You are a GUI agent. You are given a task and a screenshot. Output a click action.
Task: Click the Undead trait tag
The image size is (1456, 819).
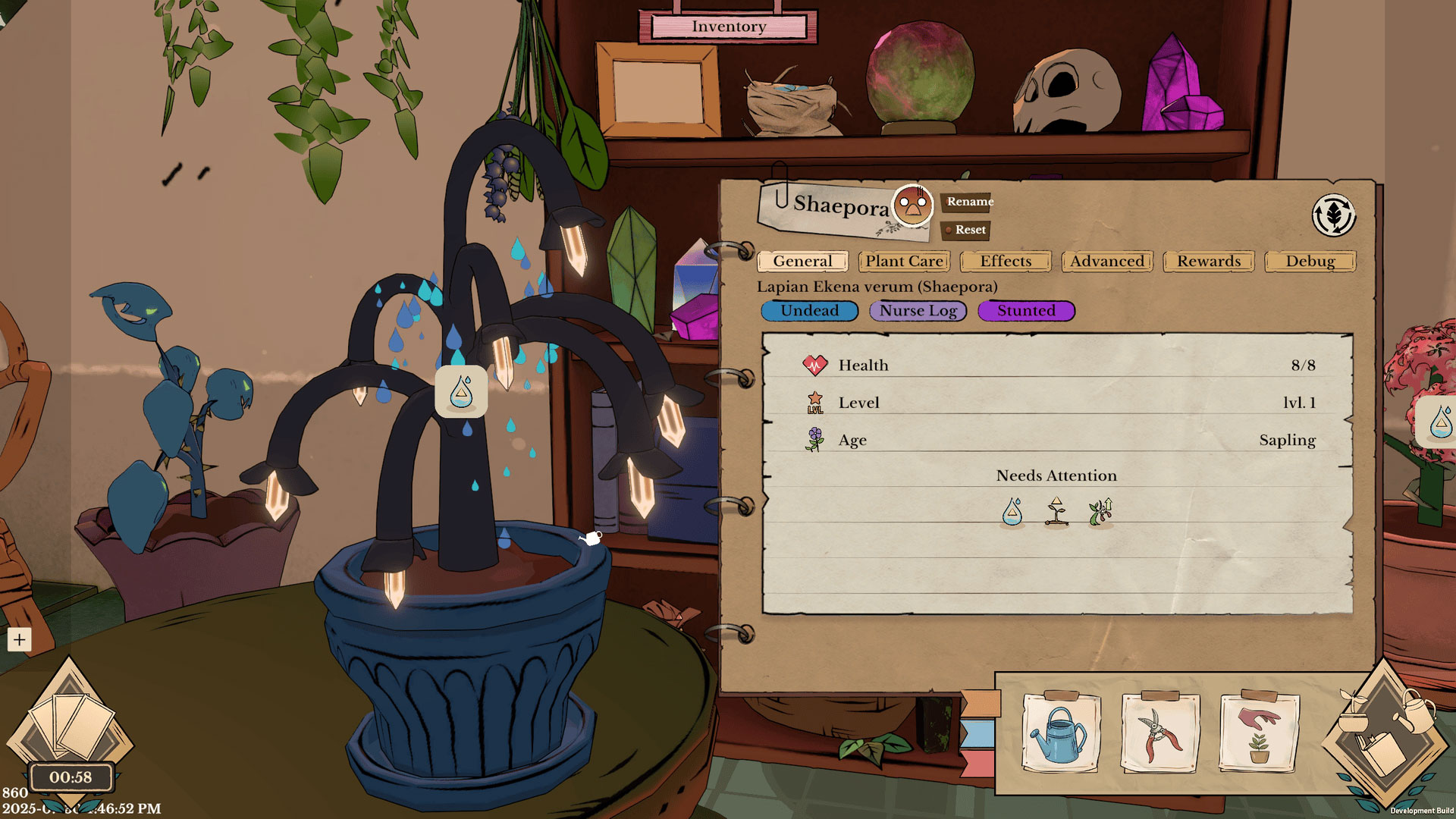click(809, 311)
